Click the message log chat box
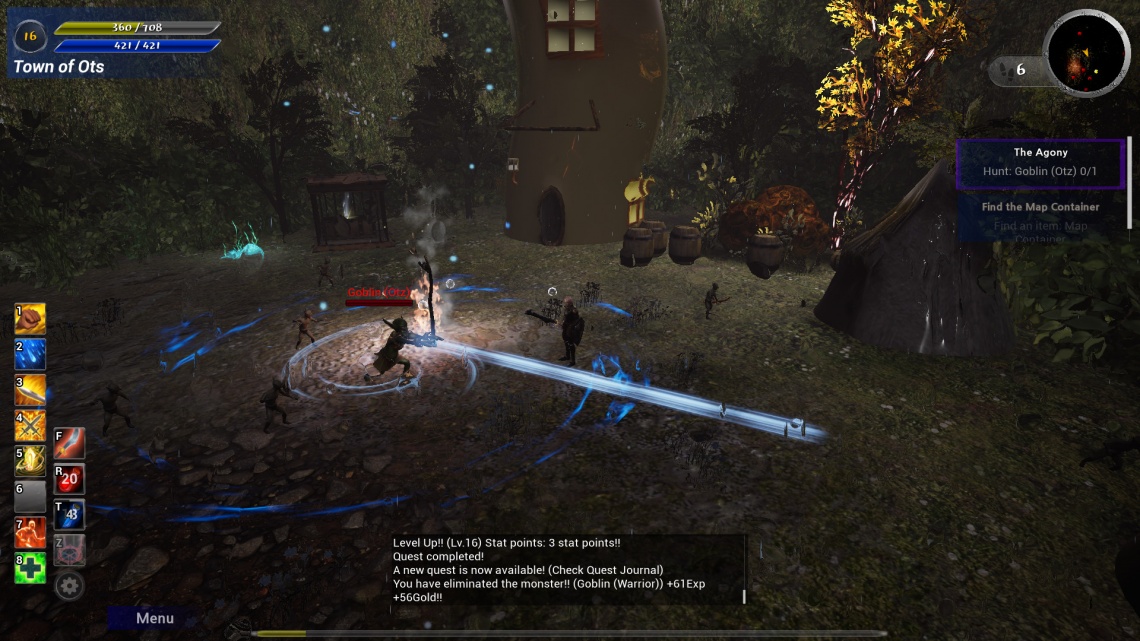This screenshot has height=641, width=1140. tap(567, 570)
